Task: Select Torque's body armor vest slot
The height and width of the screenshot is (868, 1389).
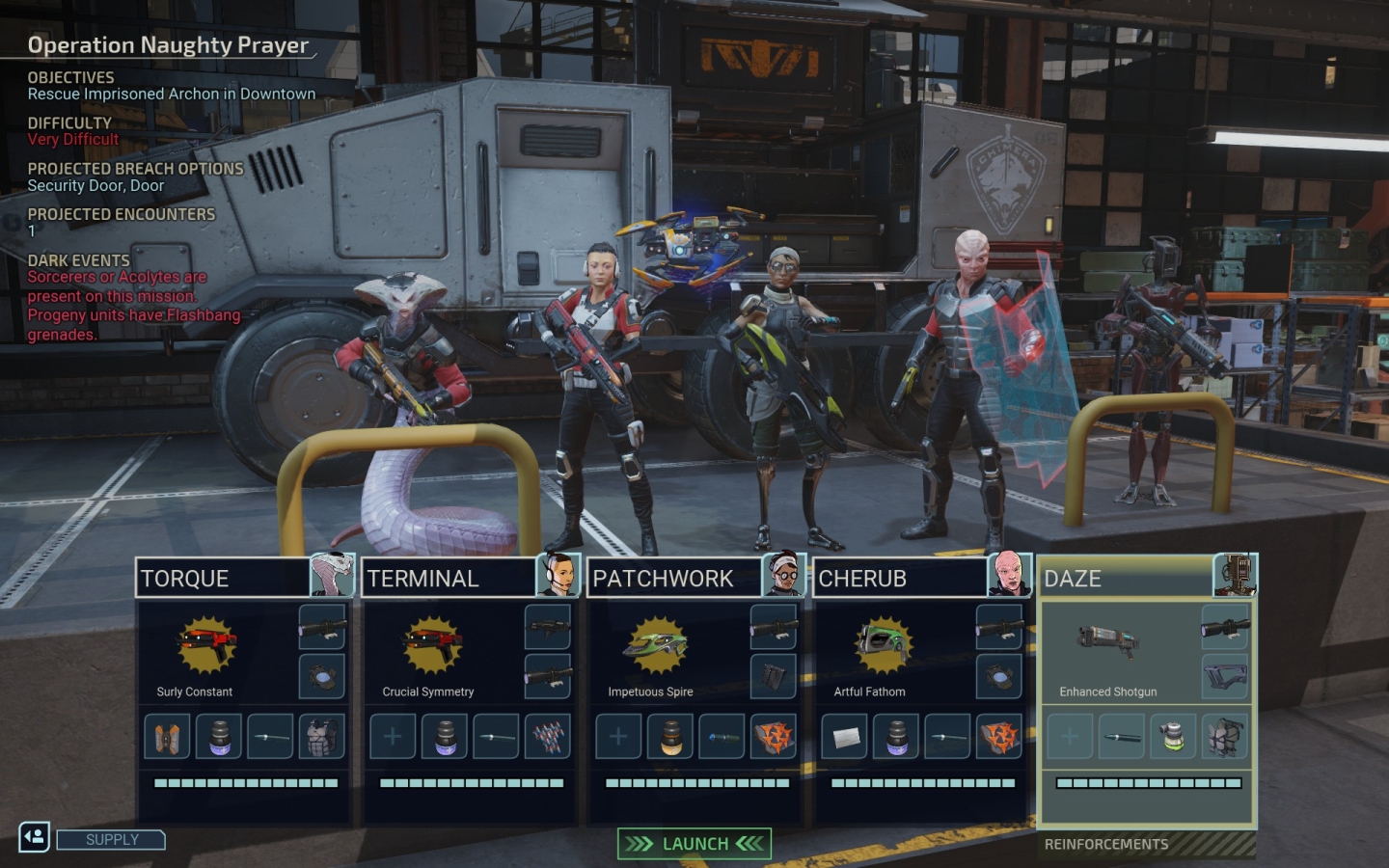Action: point(321,737)
